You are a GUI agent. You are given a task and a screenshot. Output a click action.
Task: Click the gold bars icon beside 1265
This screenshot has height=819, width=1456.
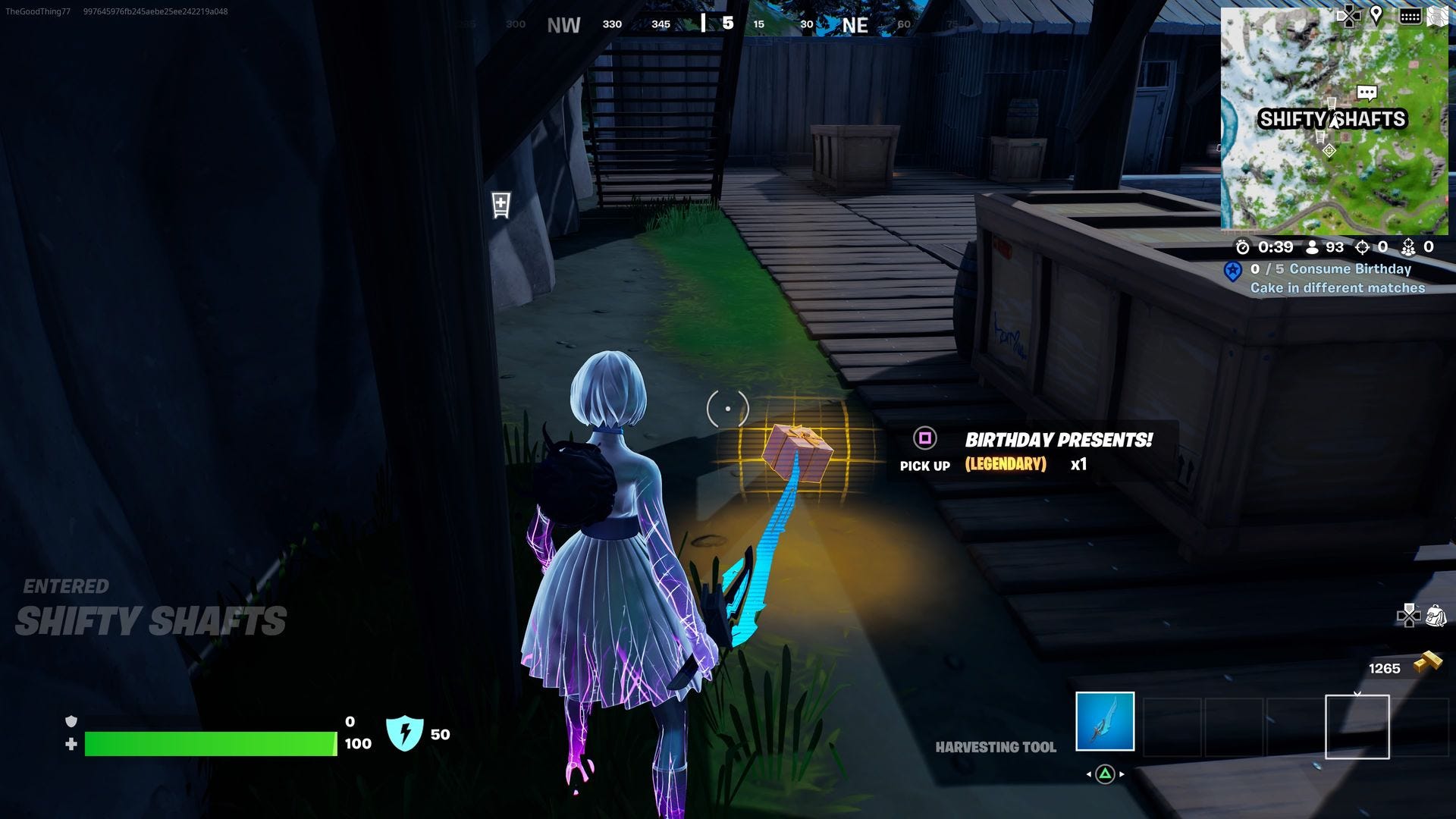[1426, 661]
